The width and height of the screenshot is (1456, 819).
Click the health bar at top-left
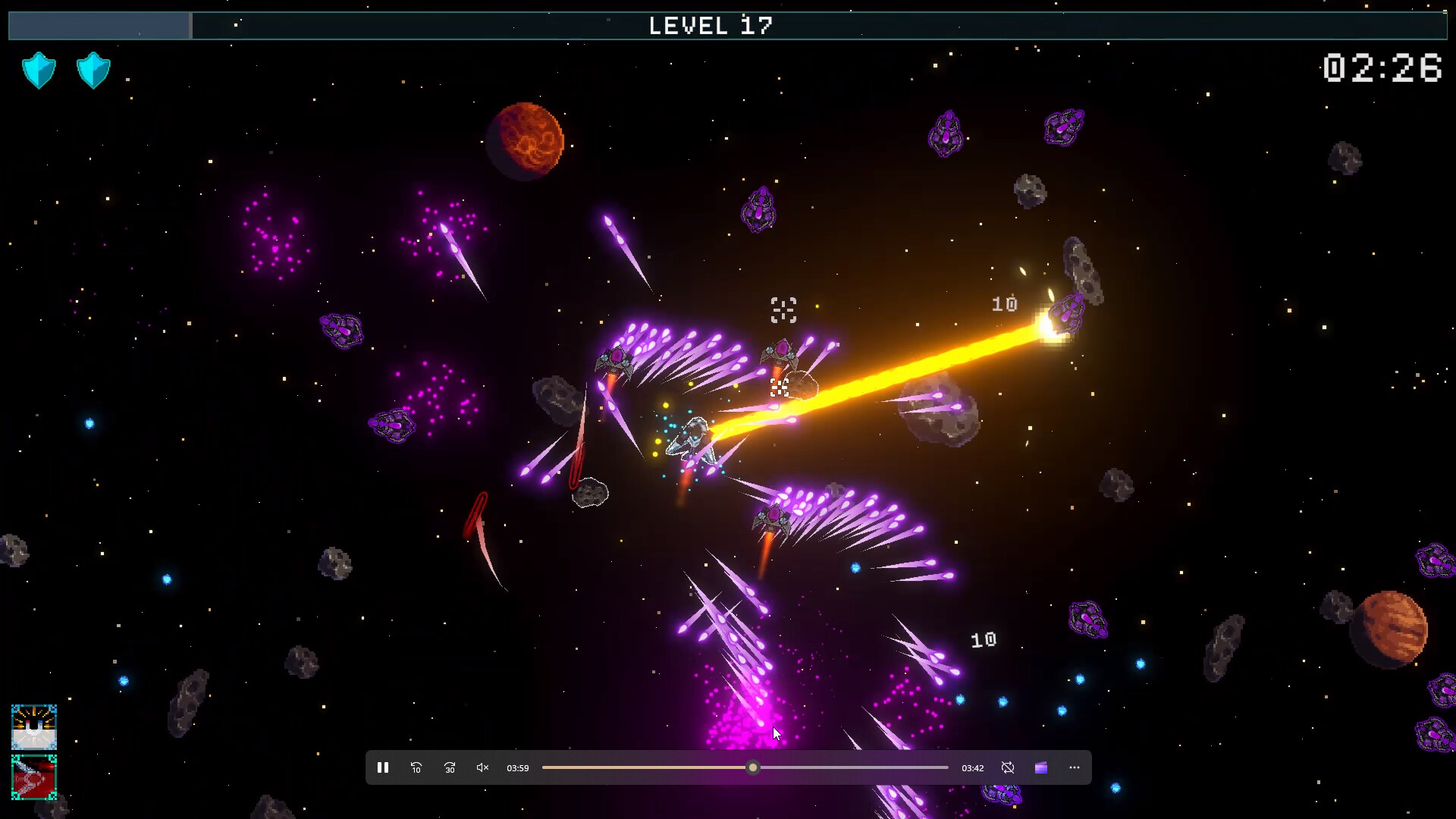click(98, 25)
